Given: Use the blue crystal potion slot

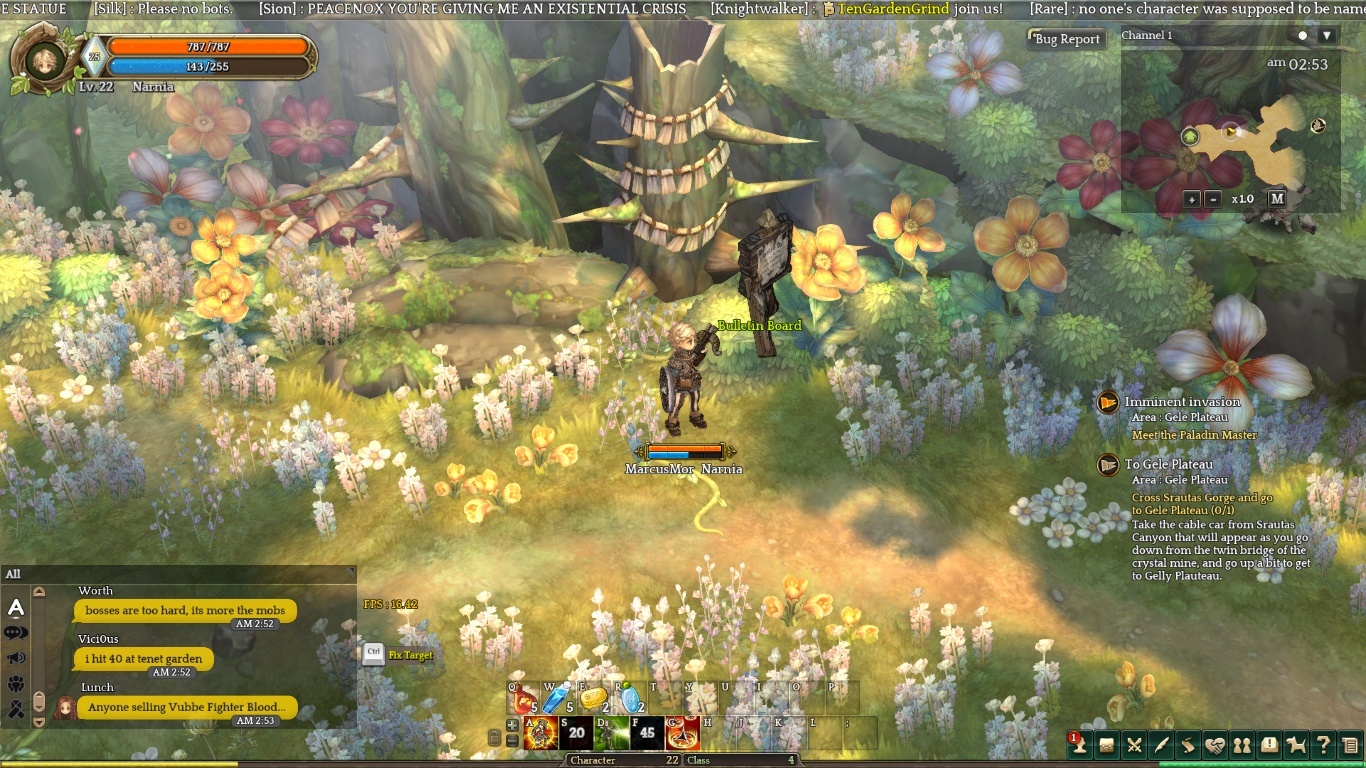Looking at the screenshot, I should click(556, 697).
